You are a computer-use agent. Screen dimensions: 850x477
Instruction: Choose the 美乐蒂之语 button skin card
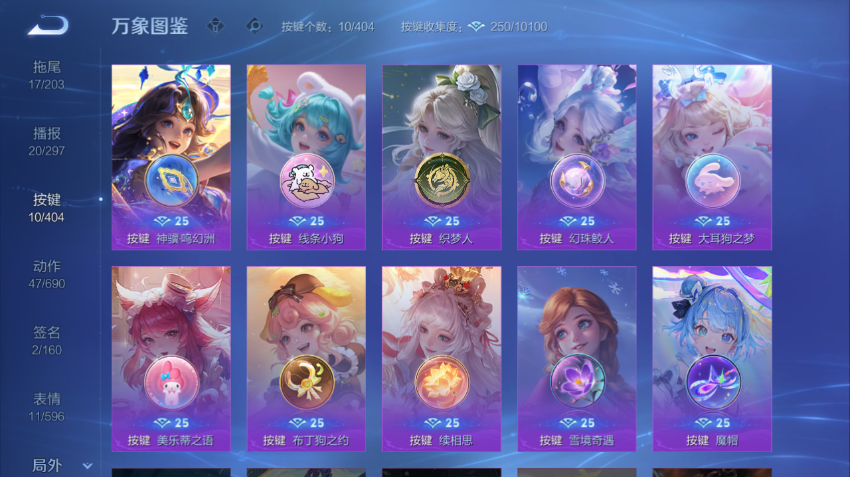(x=171, y=358)
